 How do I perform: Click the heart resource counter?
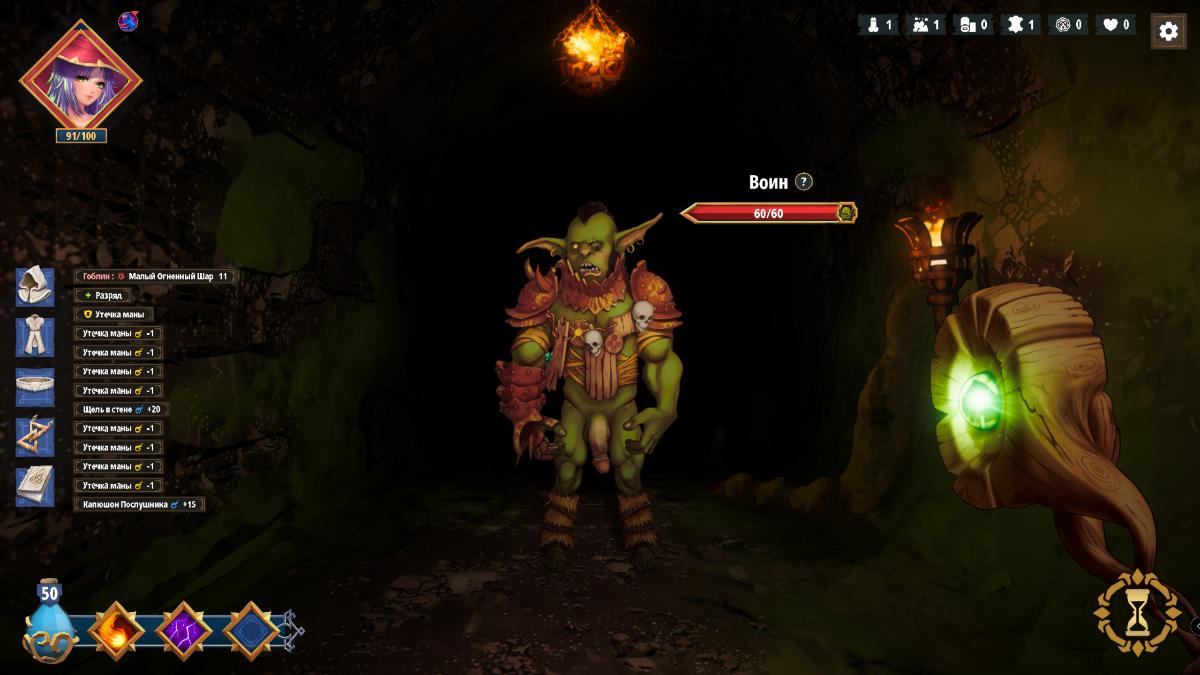(1116, 25)
